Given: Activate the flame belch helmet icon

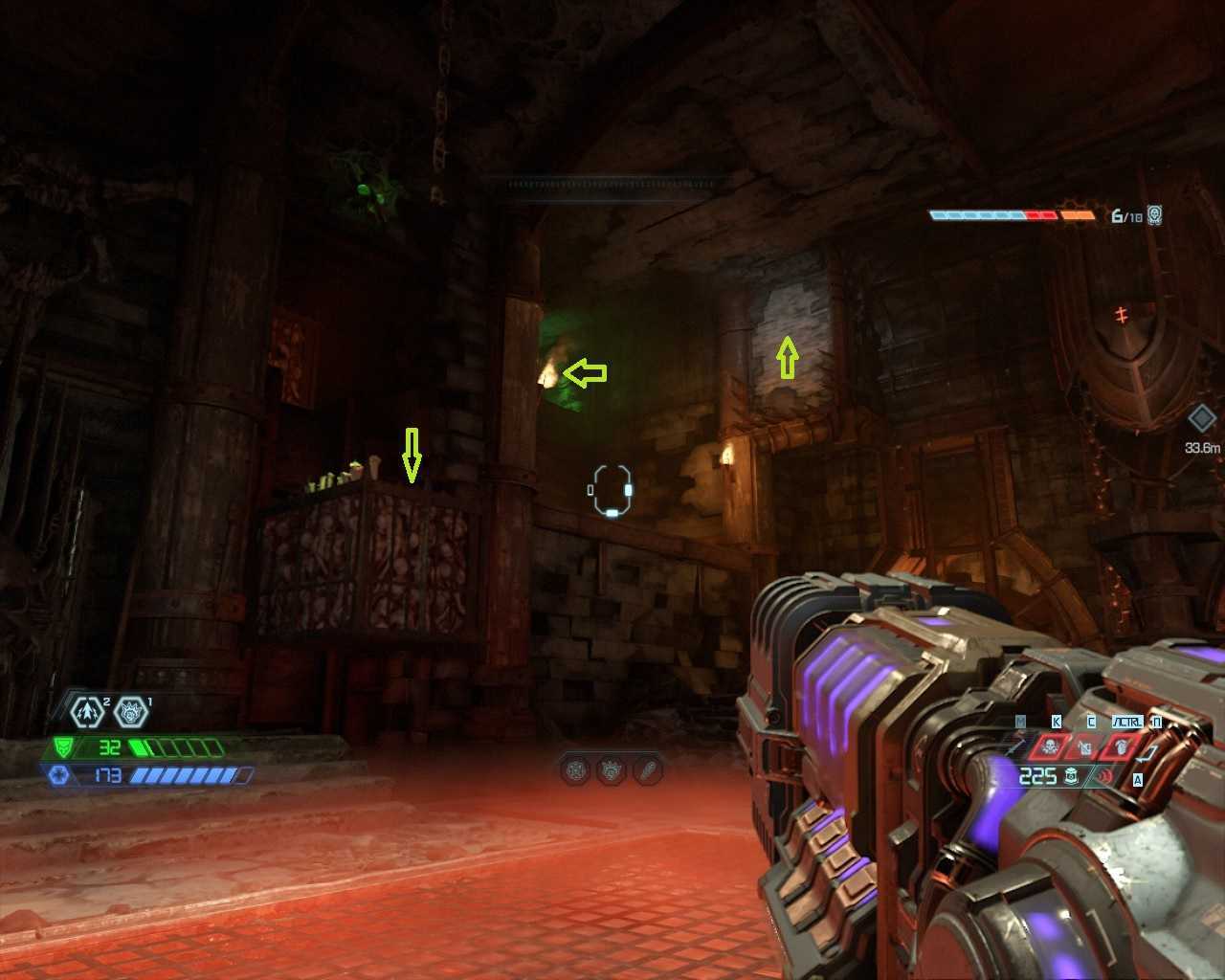Looking at the screenshot, I should click(1123, 746).
